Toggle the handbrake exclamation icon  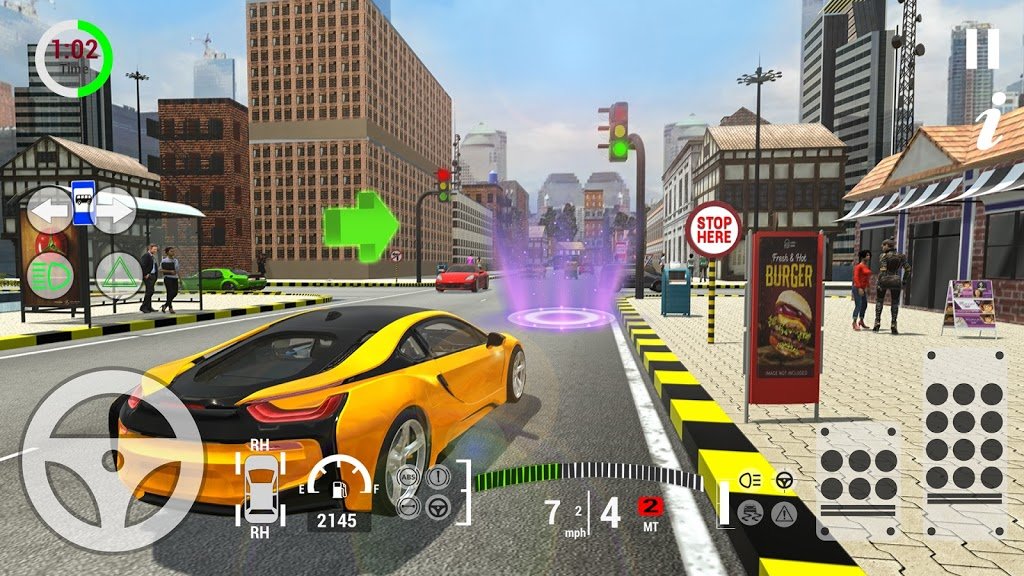pyautogui.click(x=437, y=478)
